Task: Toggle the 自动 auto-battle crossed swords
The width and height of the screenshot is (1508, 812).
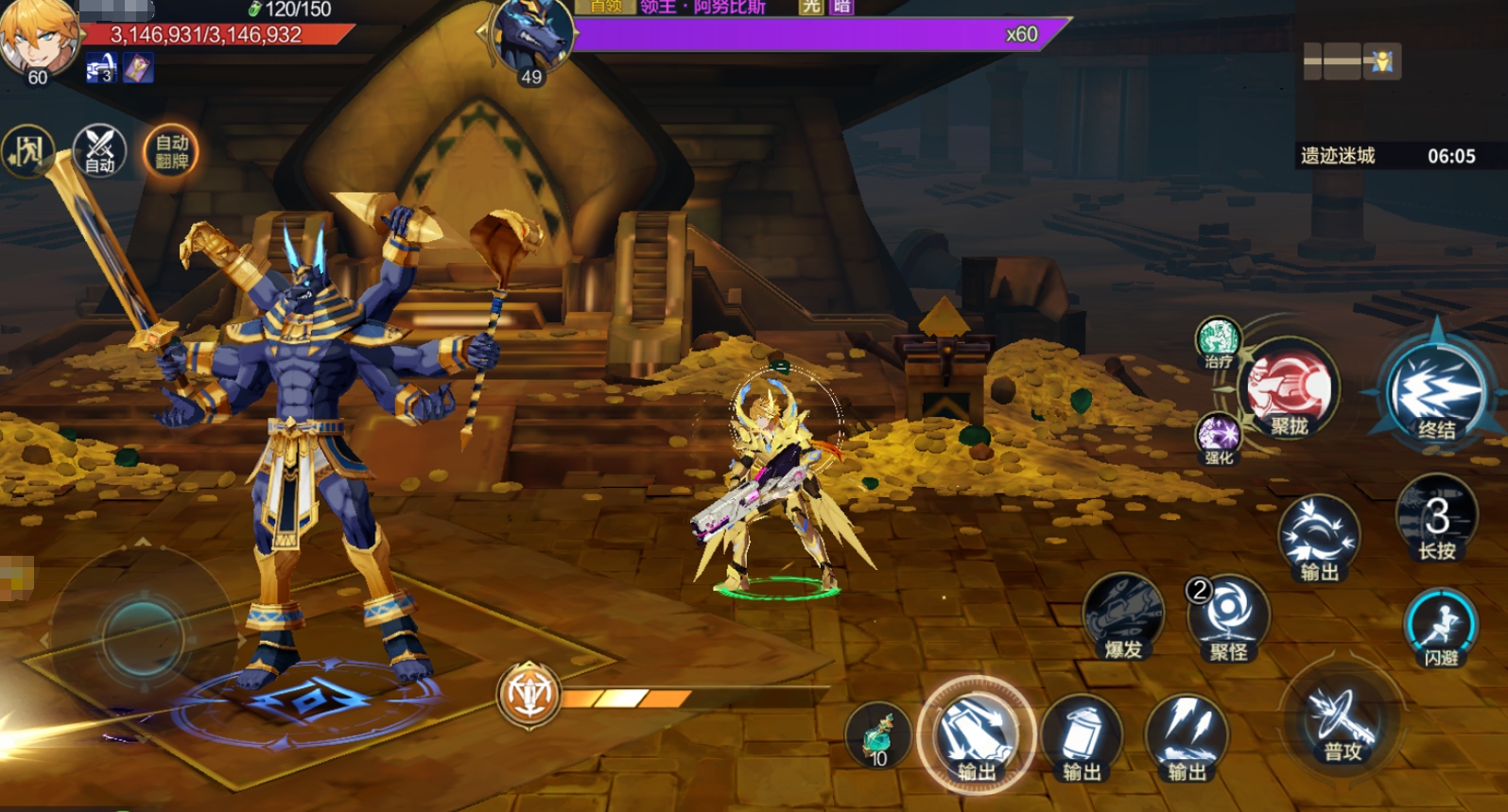Action: [99, 151]
